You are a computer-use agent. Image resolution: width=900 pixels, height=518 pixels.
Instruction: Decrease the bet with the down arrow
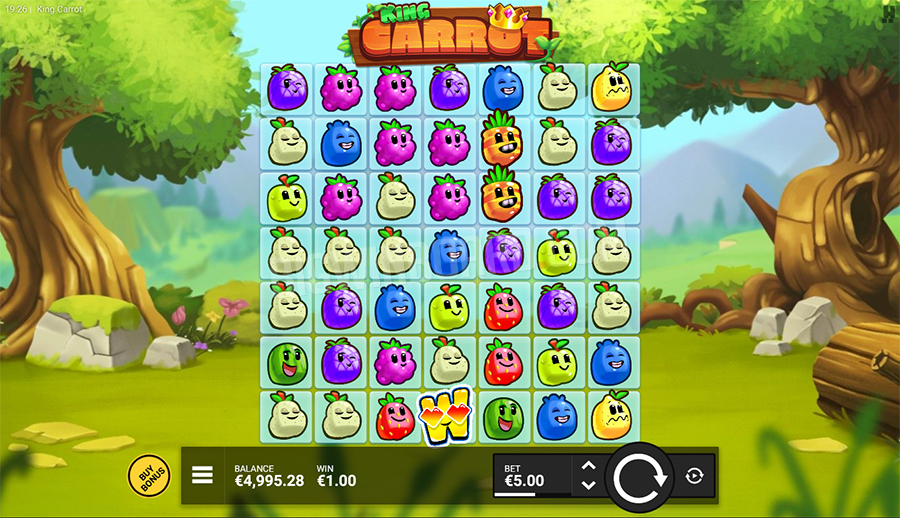coord(589,485)
